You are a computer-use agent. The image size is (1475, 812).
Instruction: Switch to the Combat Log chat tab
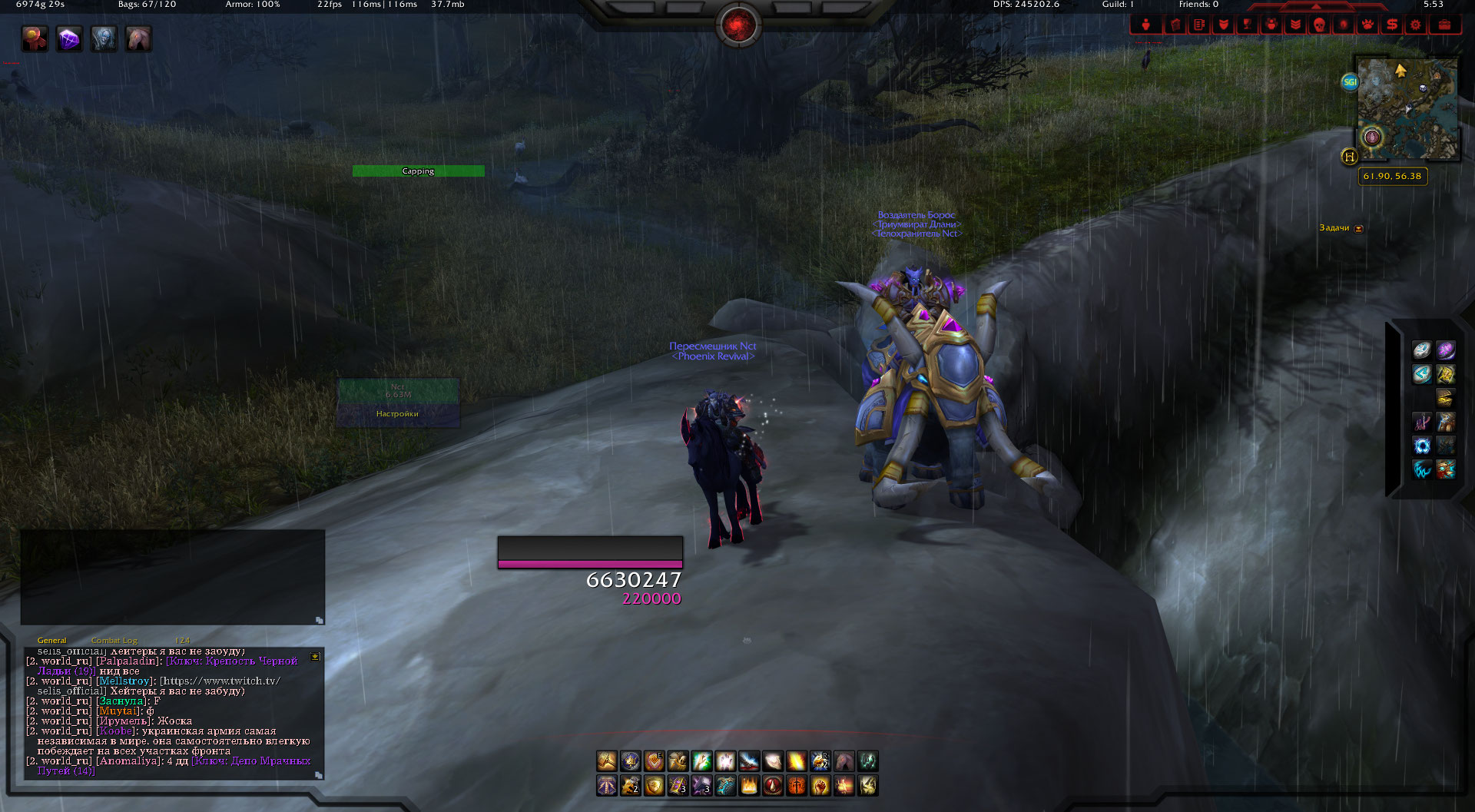coord(114,641)
